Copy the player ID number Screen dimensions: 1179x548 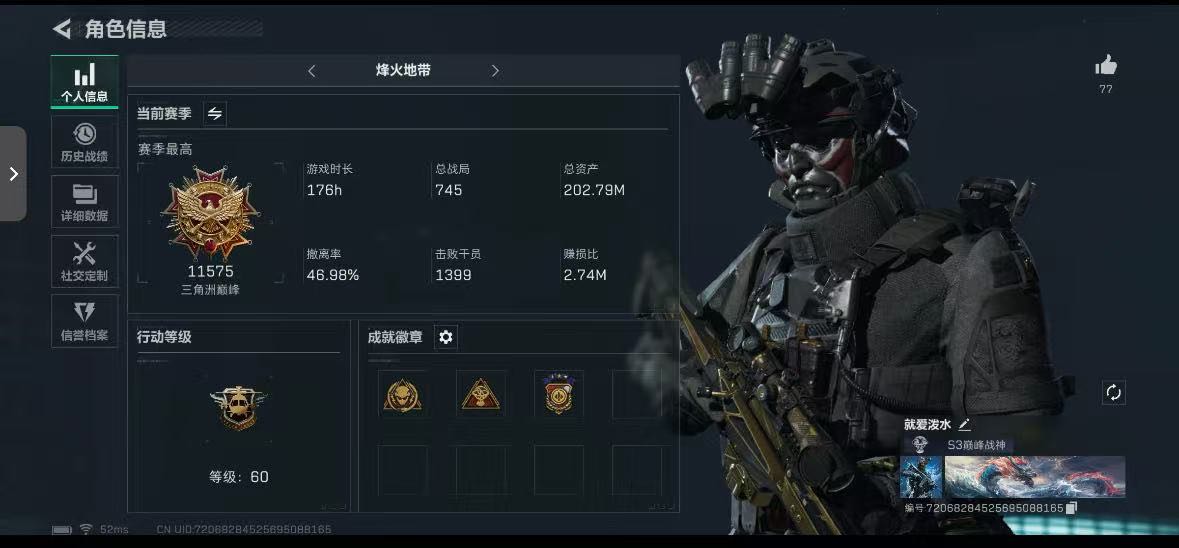pyautogui.click(x=1072, y=508)
